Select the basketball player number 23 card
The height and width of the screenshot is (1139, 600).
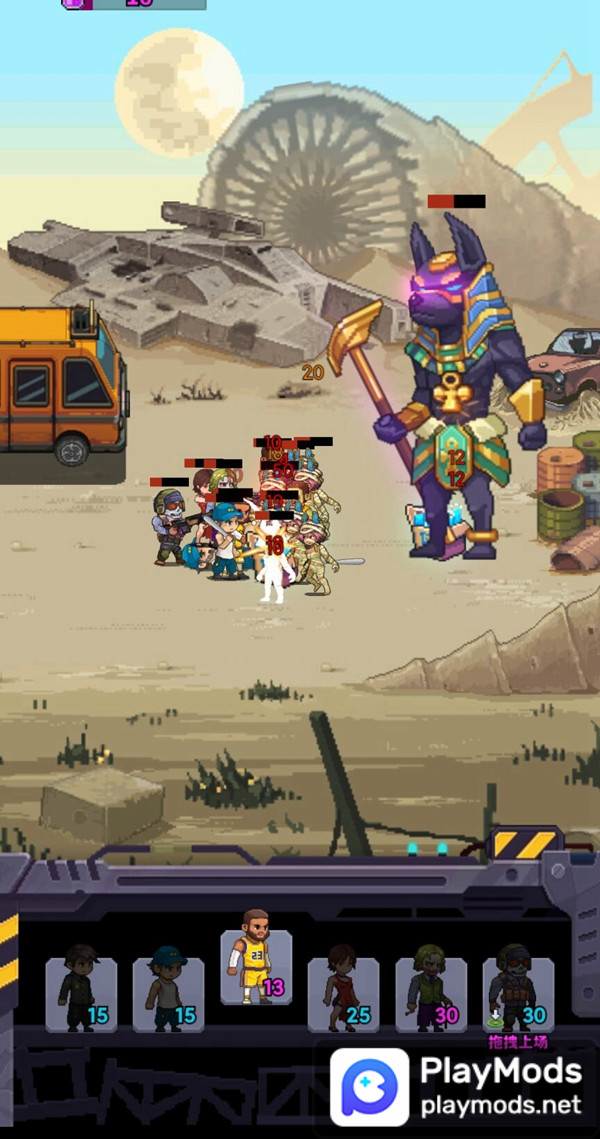click(256, 966)
